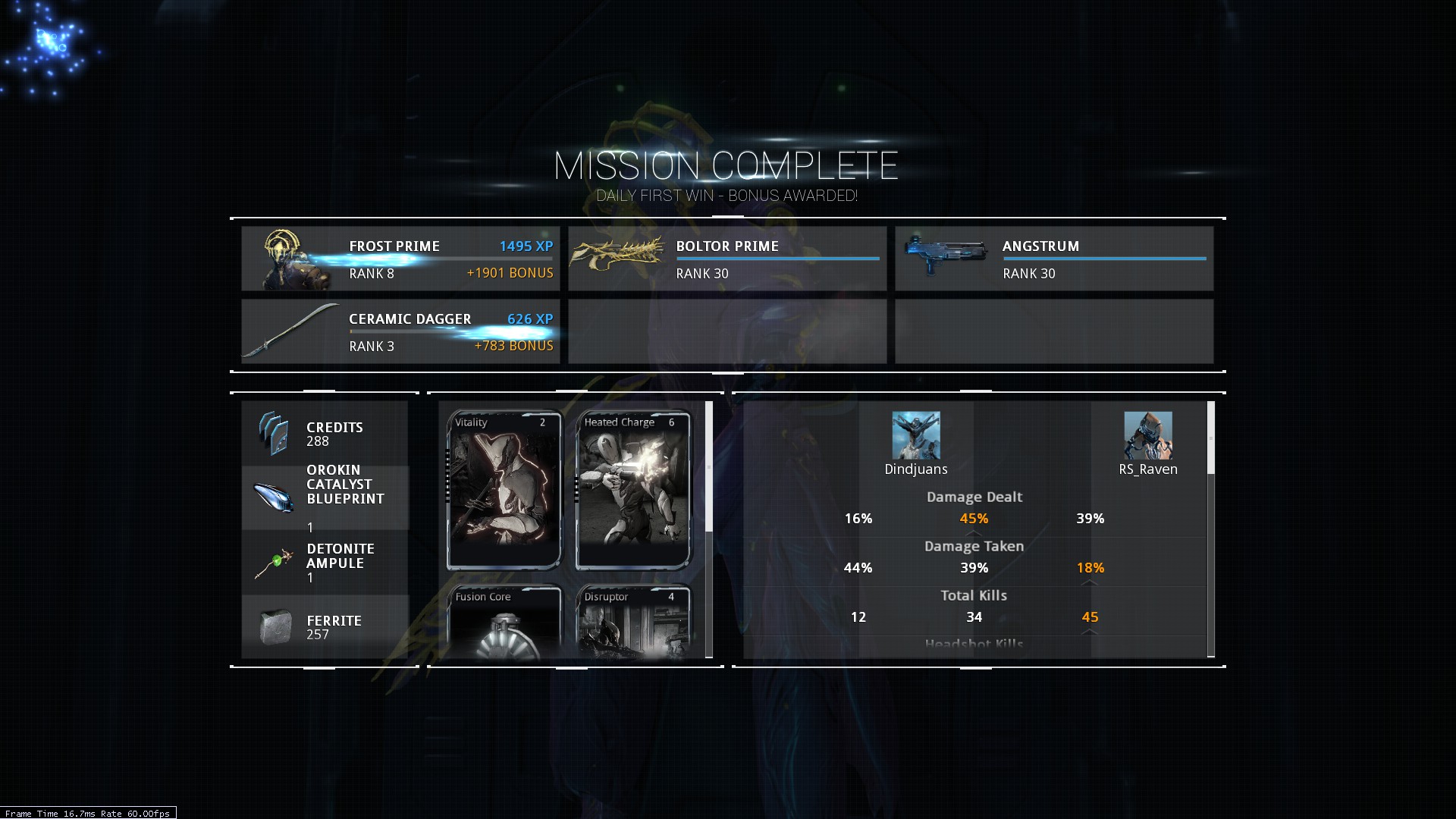Choose the Fusion Core mod card

[504, 622]
